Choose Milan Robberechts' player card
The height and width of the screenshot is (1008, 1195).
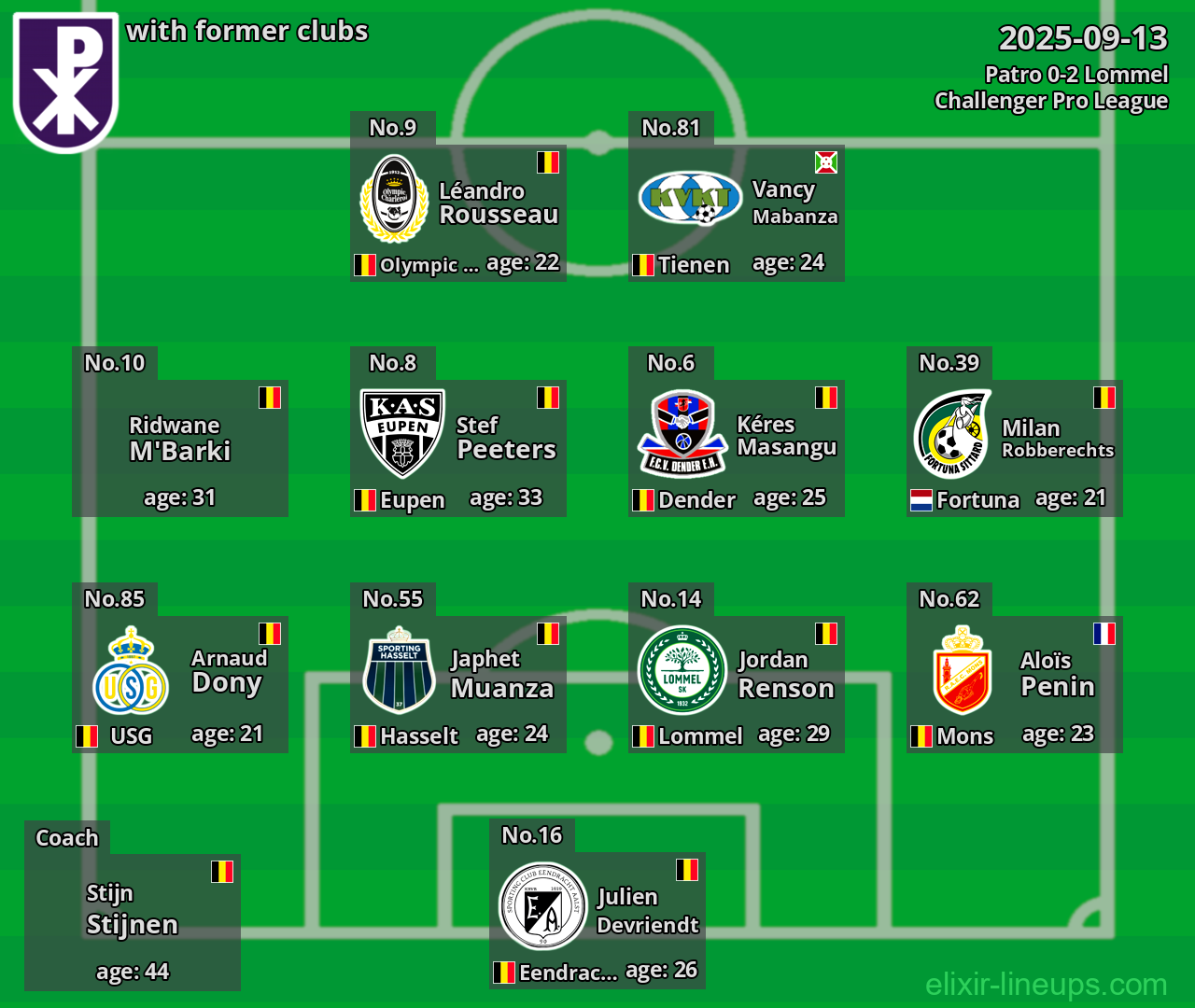[x=1015, y=448]
